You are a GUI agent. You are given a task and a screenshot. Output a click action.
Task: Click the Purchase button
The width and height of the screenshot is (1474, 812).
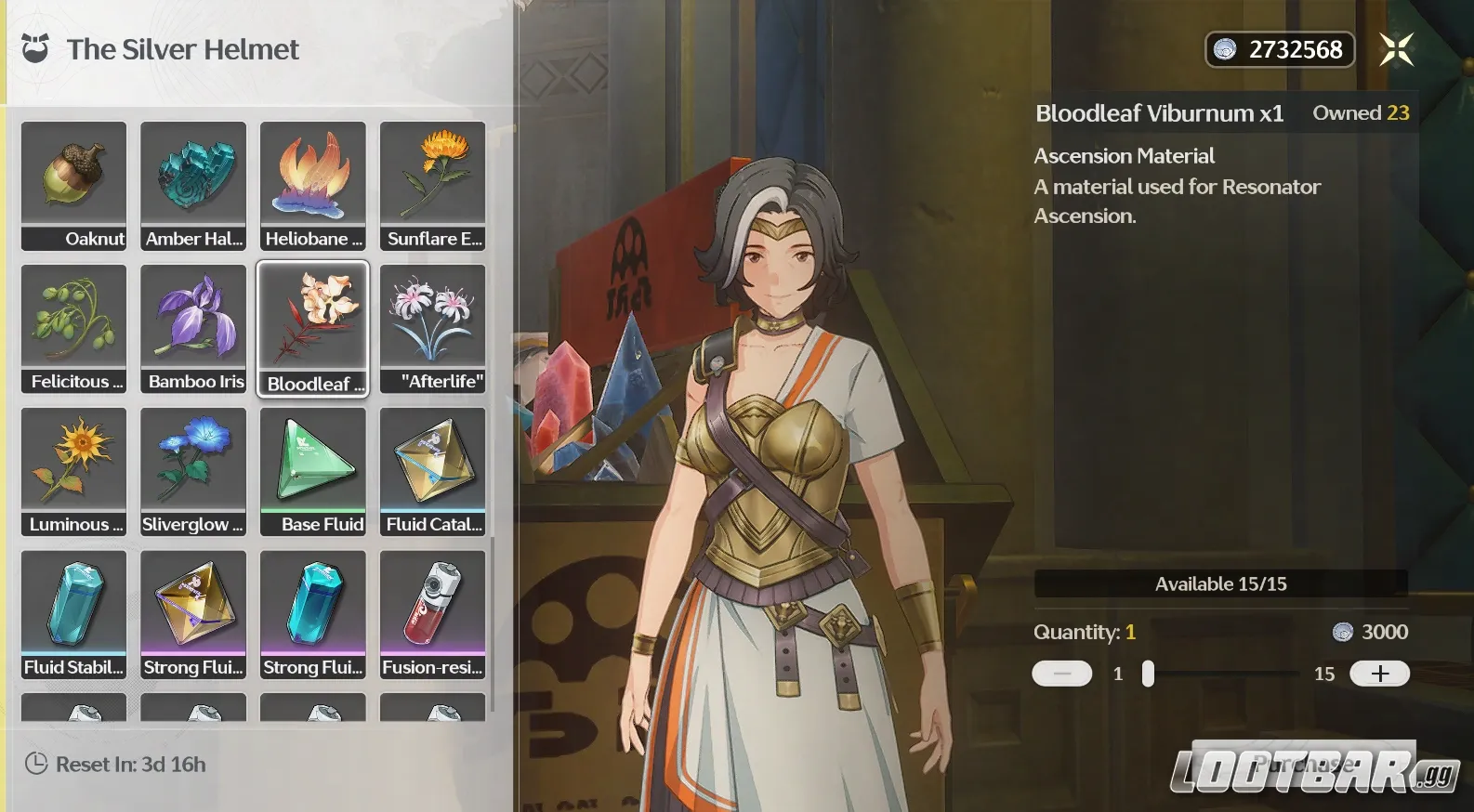[1303, 764]
